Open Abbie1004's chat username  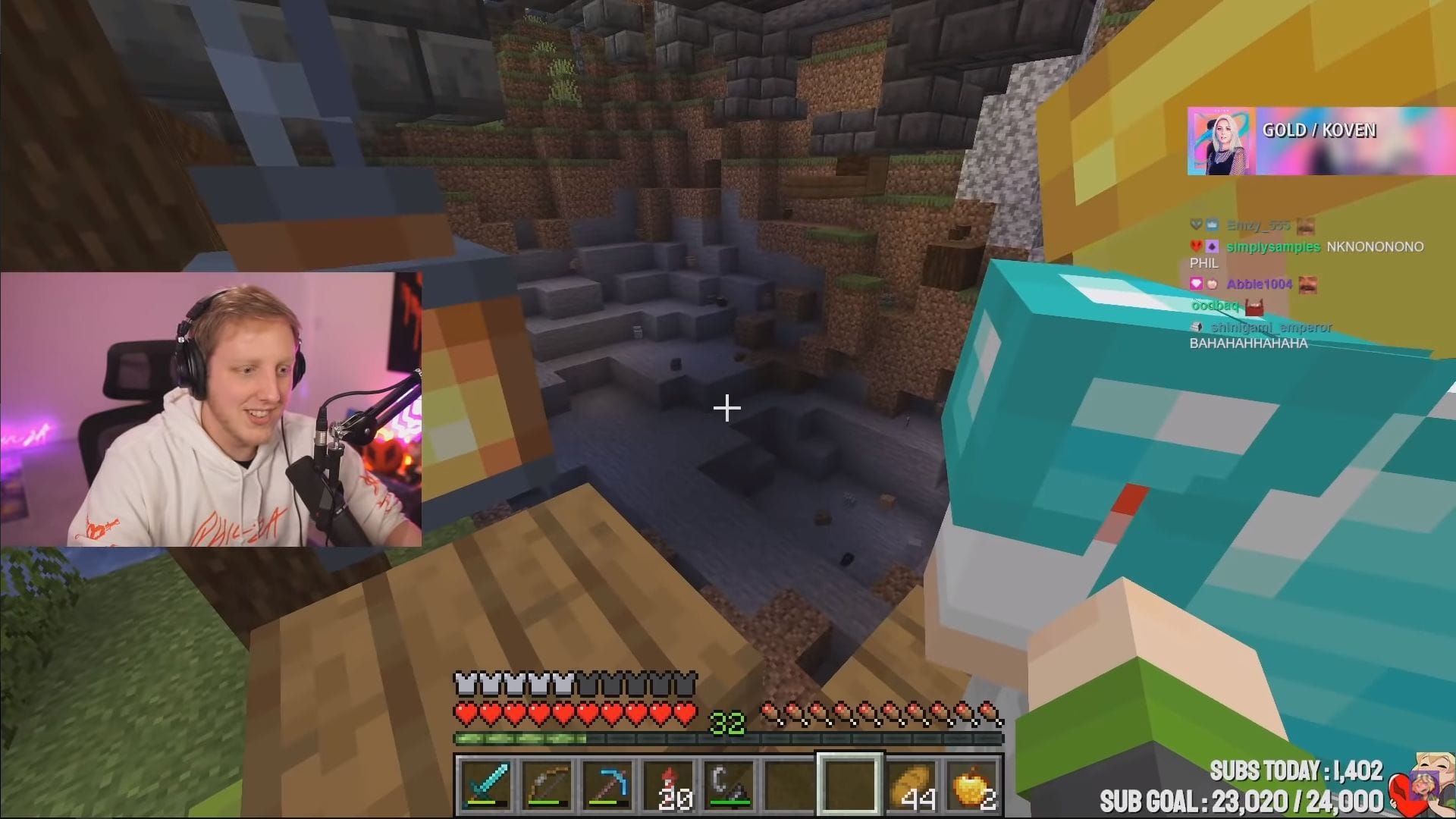tap(1258, 284)
